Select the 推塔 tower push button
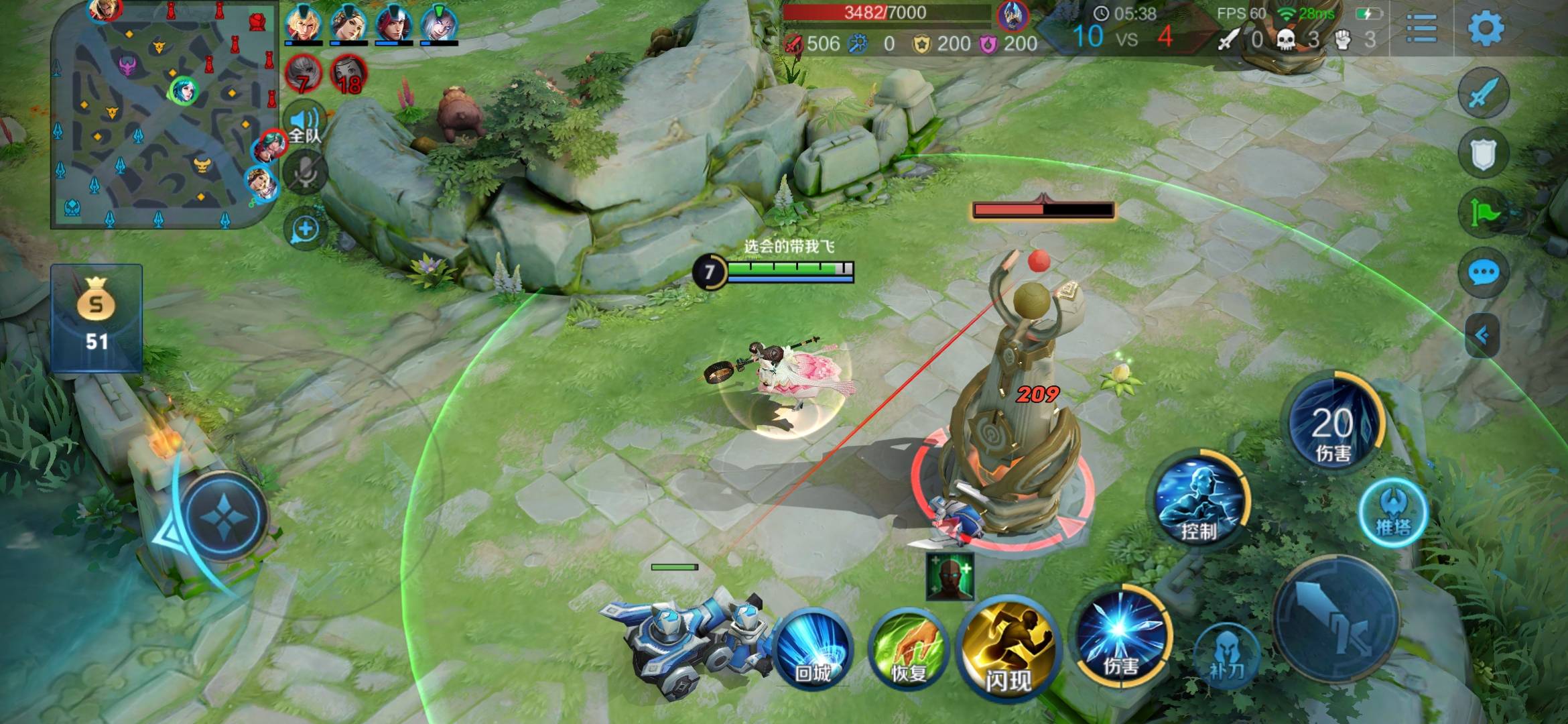This screenshot has height=724, width=1568. point(1393,513)
